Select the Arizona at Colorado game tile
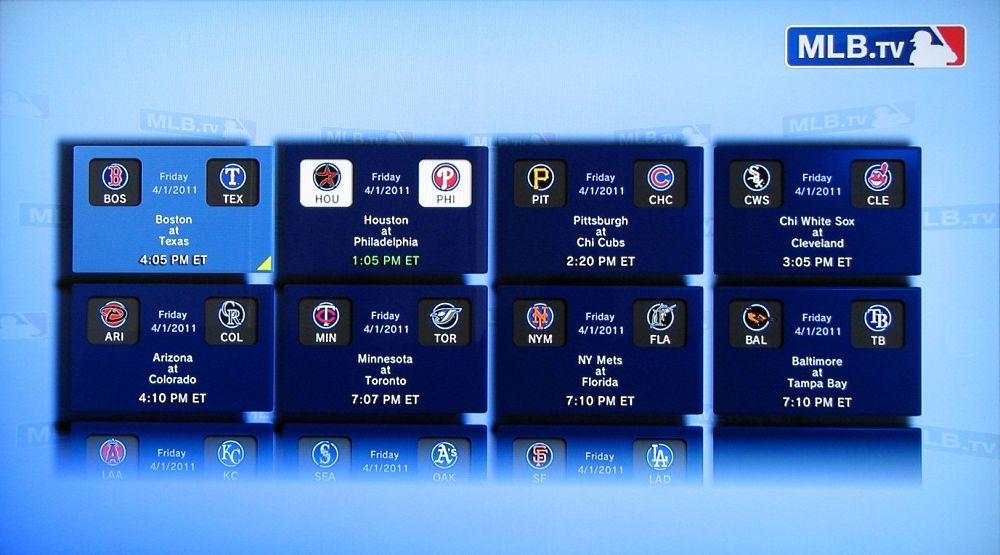Viewport: 1000px width, 555px height. coord(173,349)
